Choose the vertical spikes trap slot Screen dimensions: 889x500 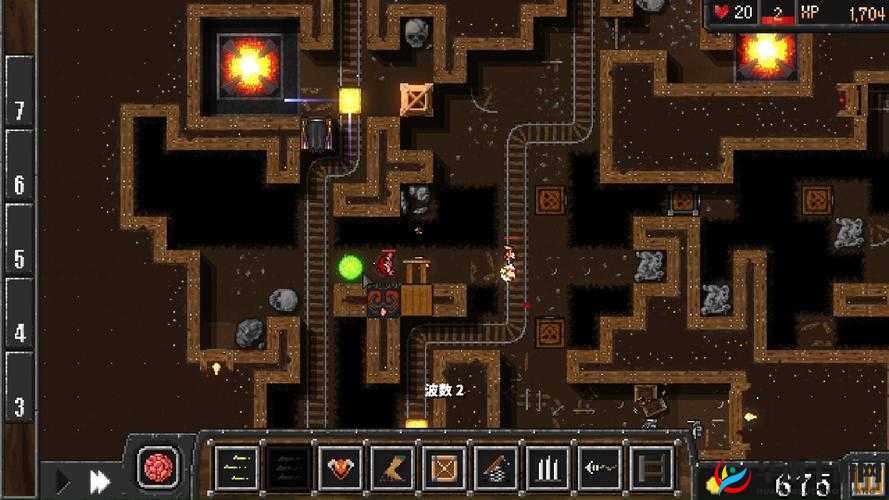[x=546, y=466]
